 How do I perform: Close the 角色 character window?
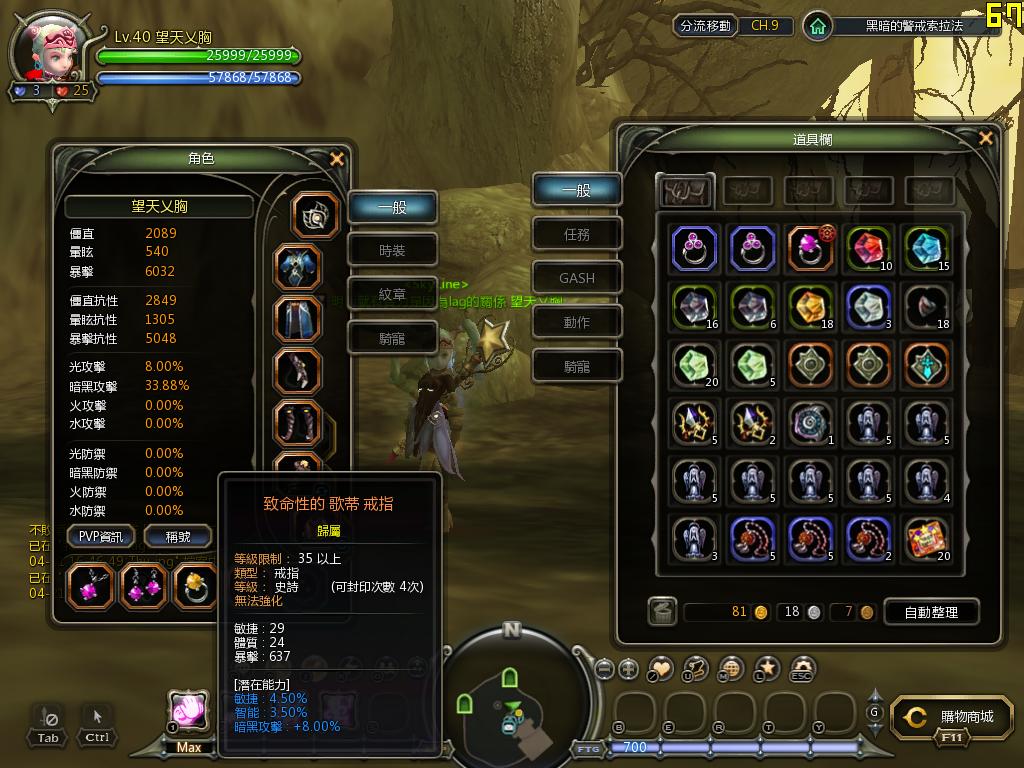click(337, 159)
